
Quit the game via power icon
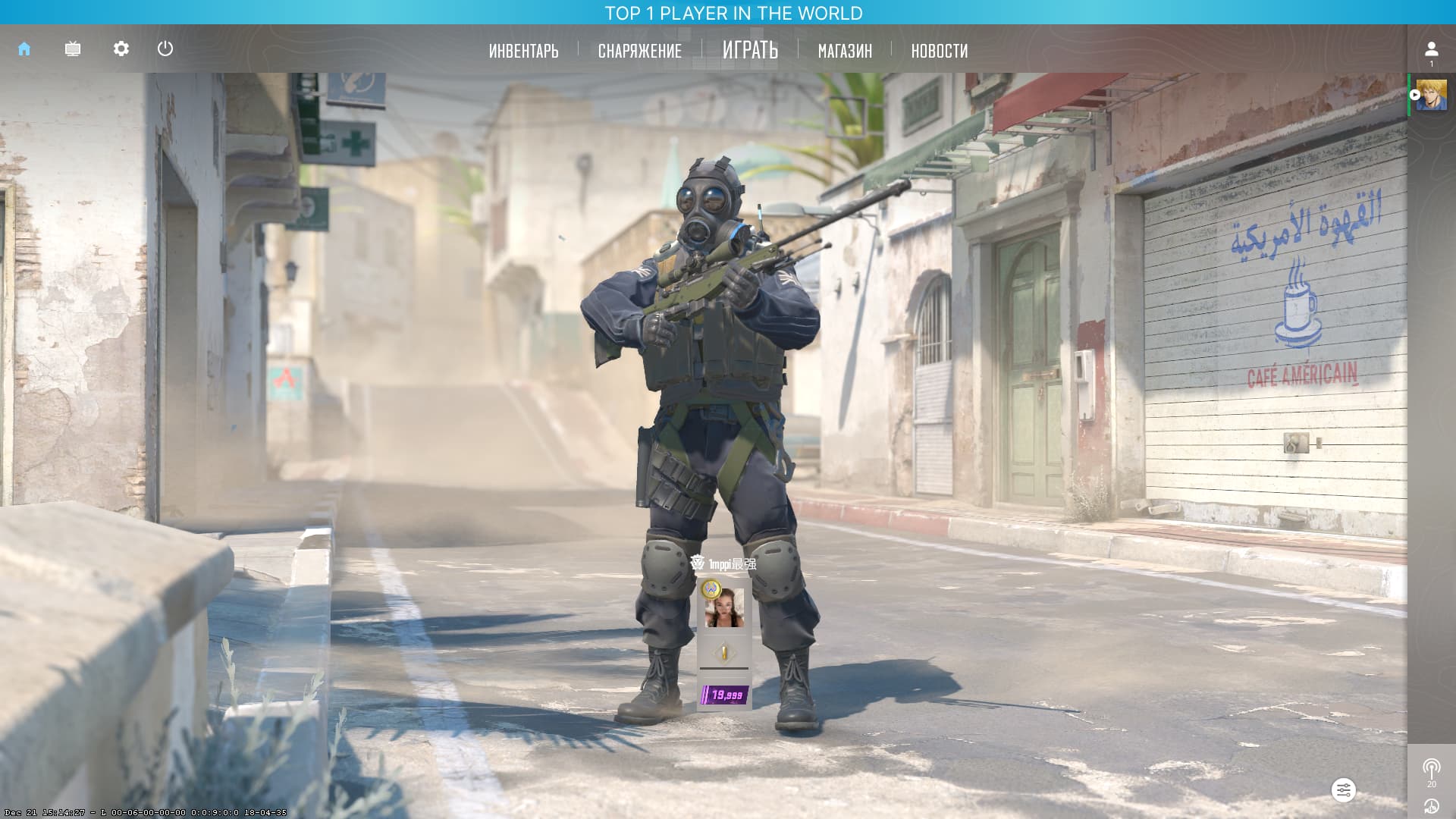pos(165,49)
